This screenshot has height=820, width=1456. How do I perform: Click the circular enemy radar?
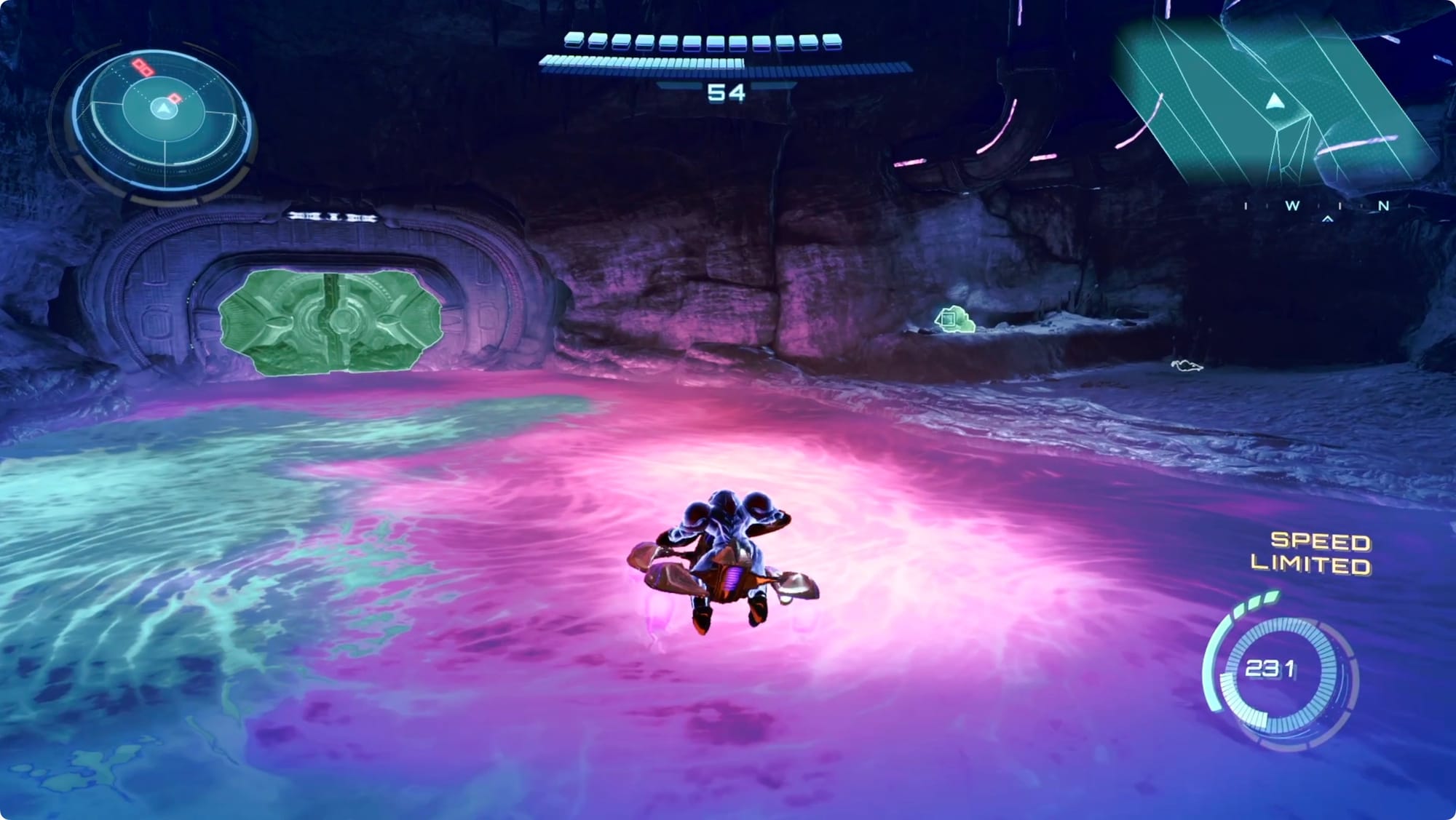coord(164,120)
